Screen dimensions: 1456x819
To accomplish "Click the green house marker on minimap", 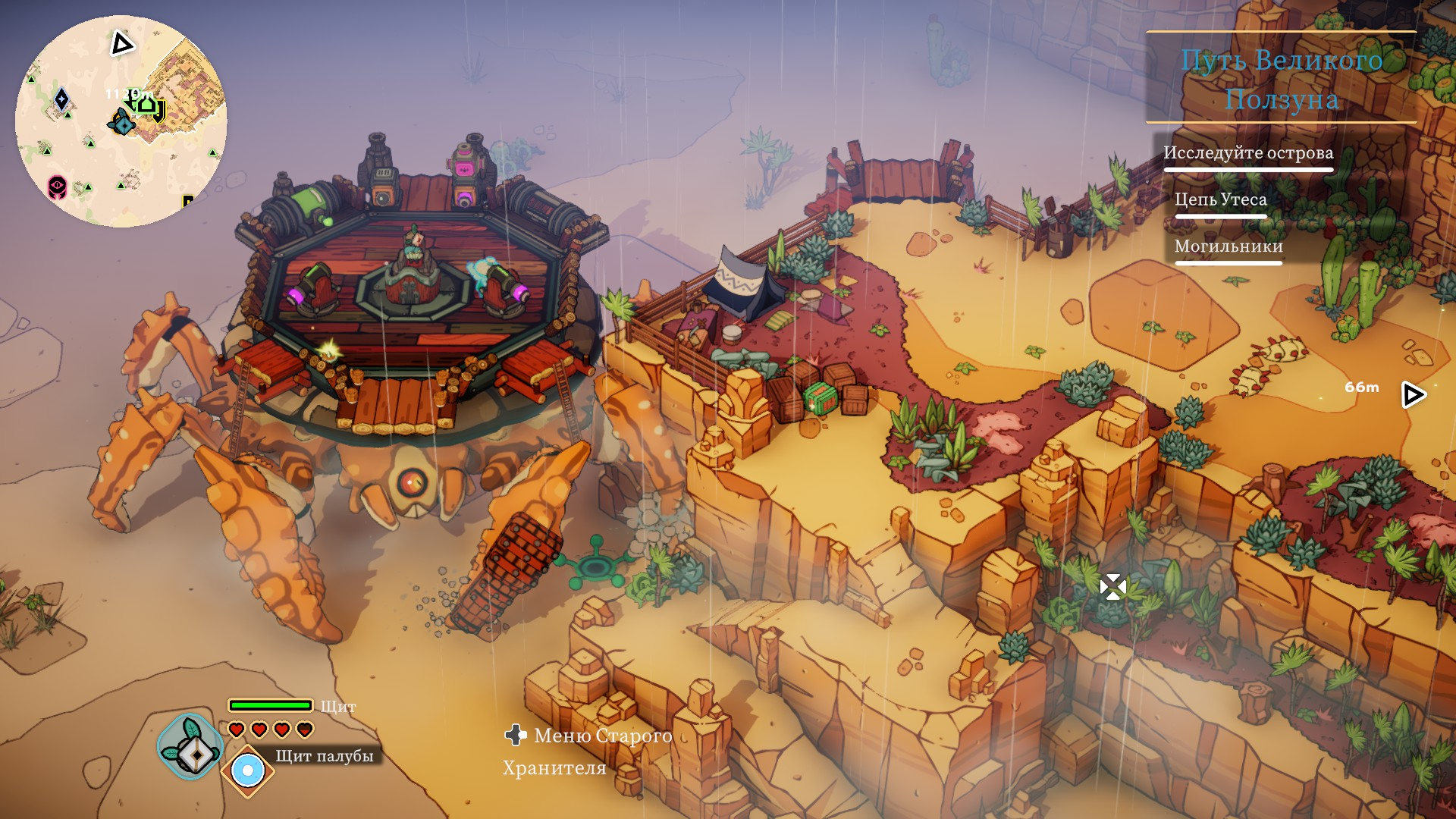I will pos(146,105).
